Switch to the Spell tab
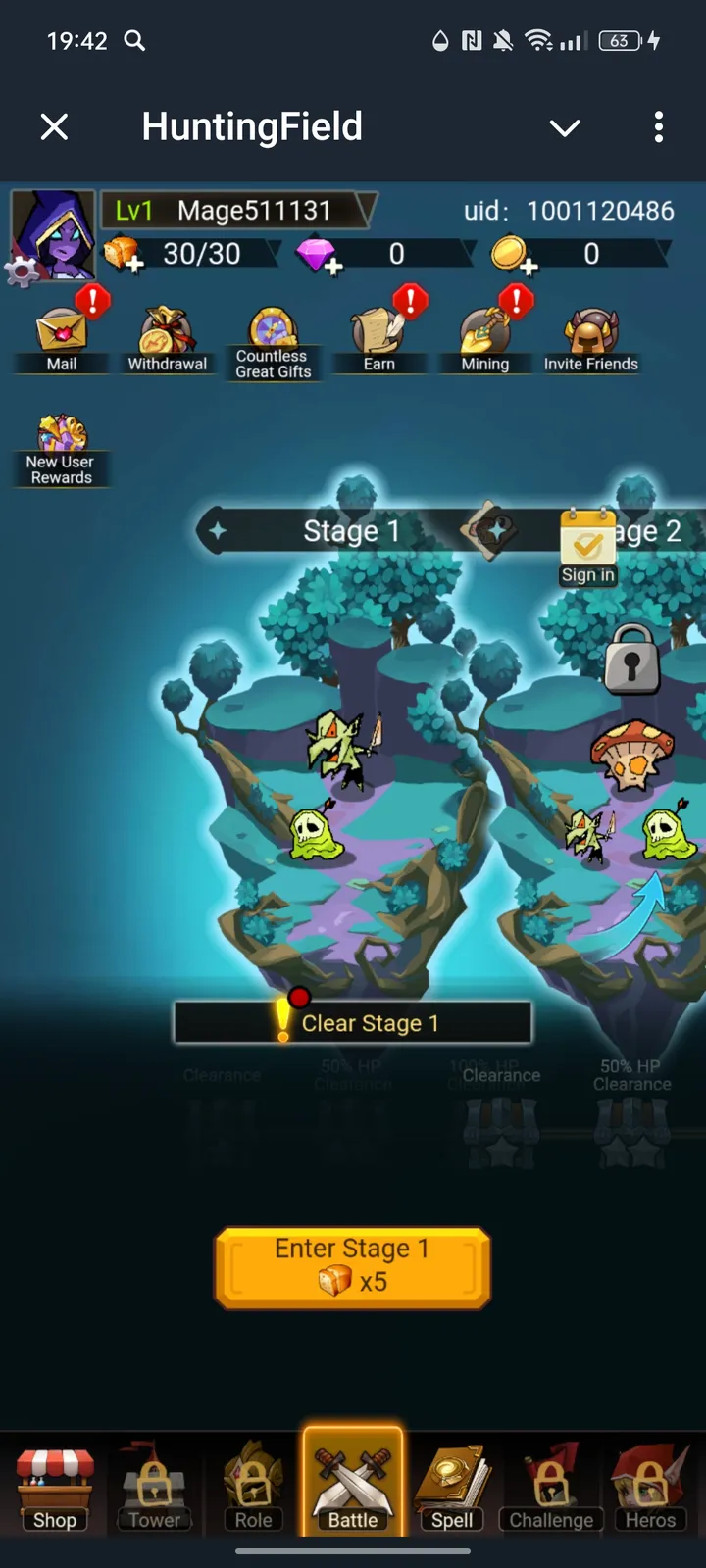706x1568 pixels. coord(452,1485)
